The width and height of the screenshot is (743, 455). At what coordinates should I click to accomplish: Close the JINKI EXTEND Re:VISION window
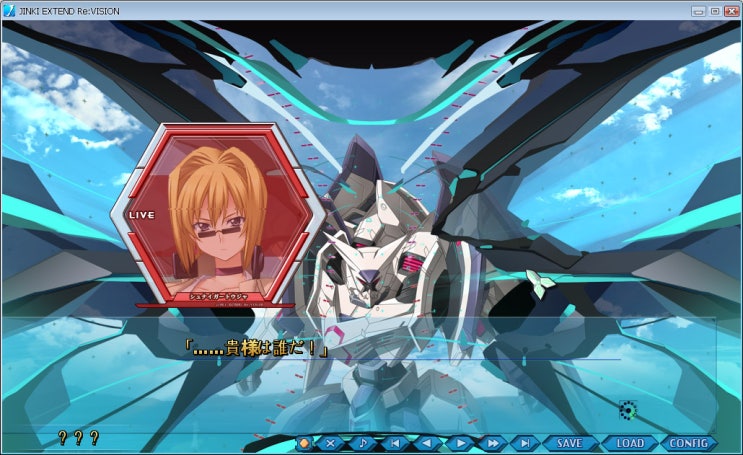[x=730, y=10]
